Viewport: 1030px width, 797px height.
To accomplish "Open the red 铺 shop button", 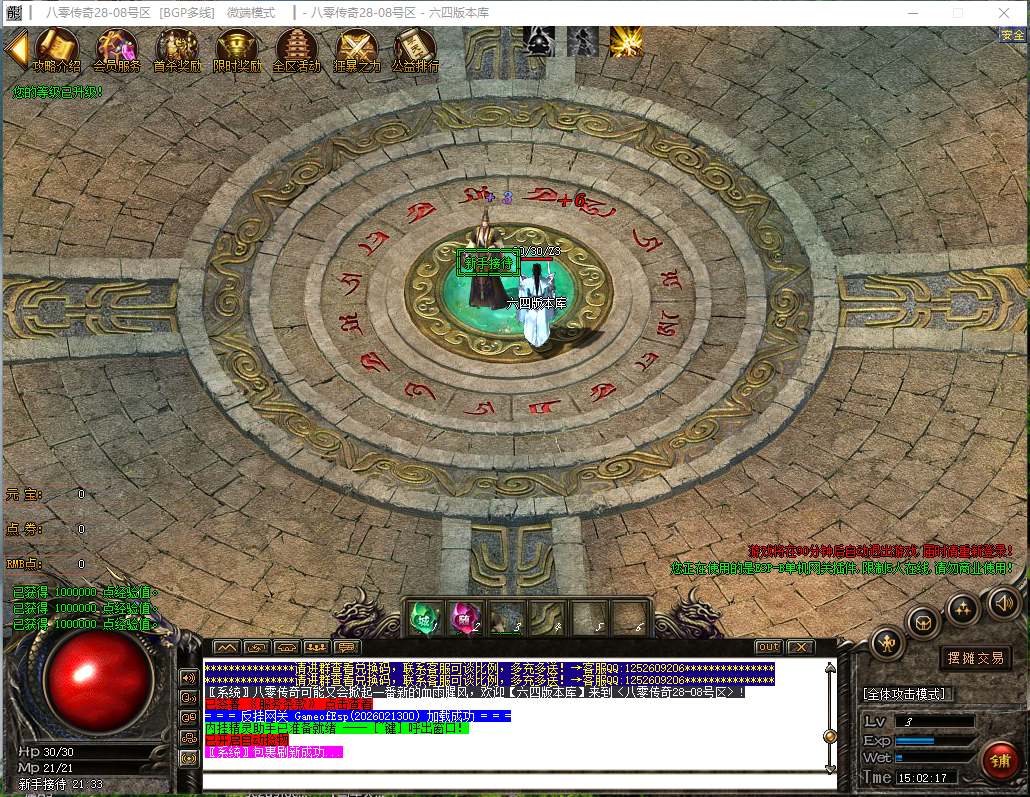I will (x=999, y=761).
